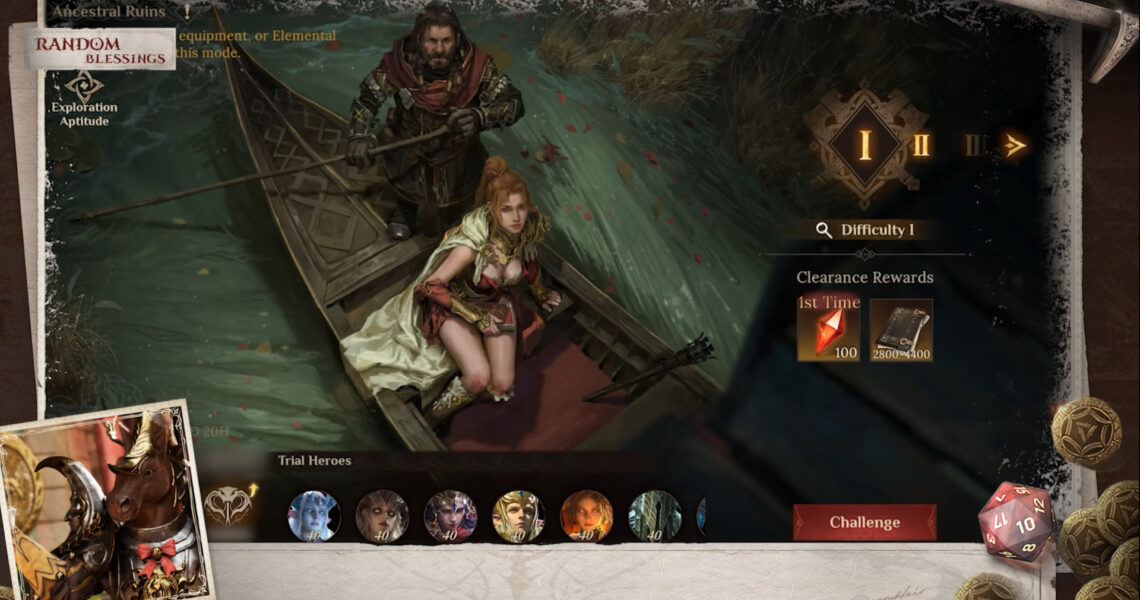Start the run with the Challenge button
The image size is (1140, 600).
[864, 522]
